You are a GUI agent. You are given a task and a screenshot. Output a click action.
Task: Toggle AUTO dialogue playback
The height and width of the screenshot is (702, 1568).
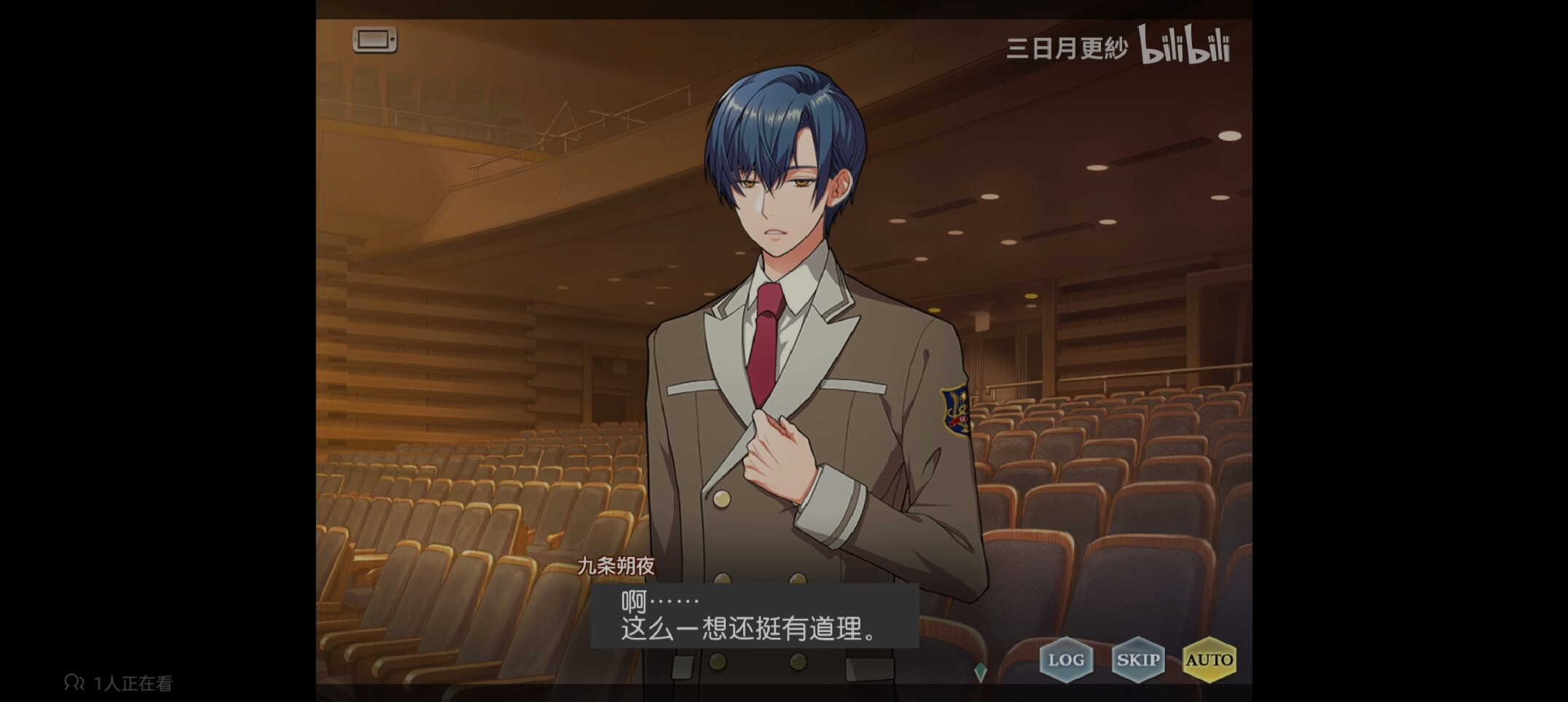tap(1209, 660)
